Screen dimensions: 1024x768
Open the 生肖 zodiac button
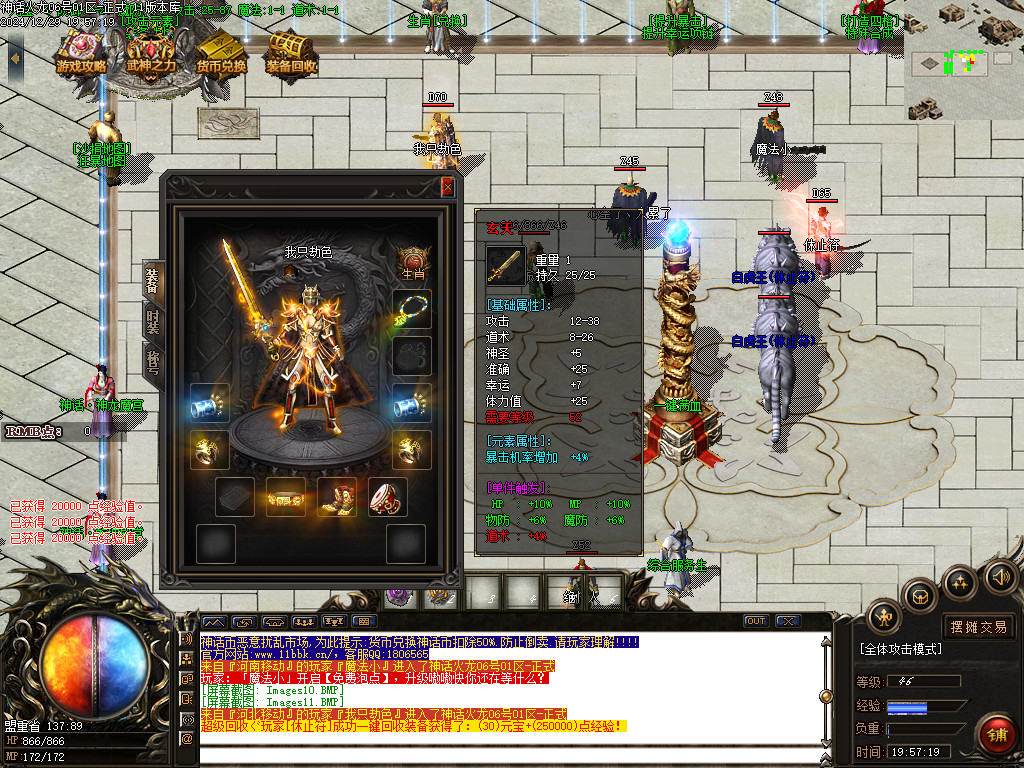point(412,263)
